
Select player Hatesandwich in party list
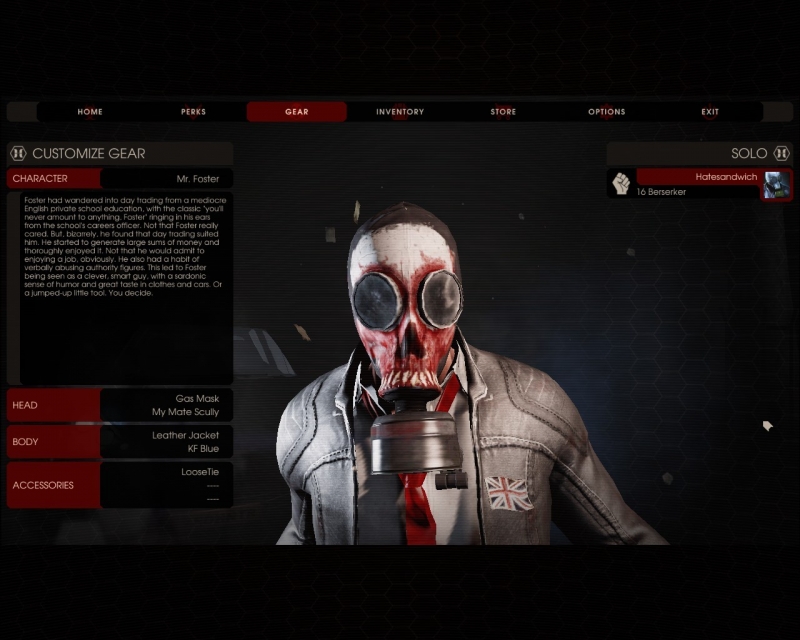(698, 177)
